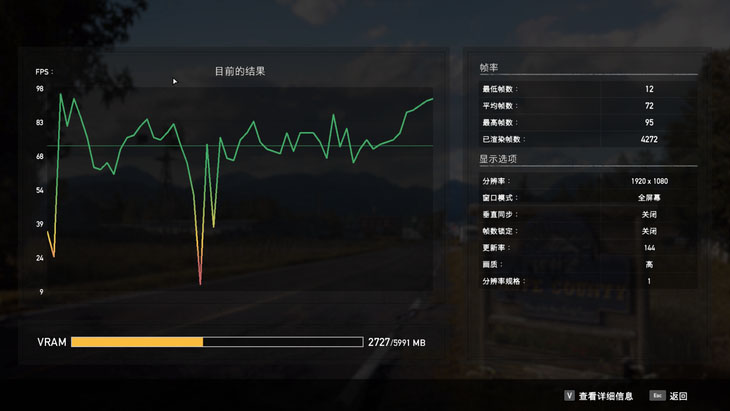Image resolution: width=730 pixels, height=411 pixels.
Task: Open 查看详细信息 detailed results
Action: [x=604, y=396]
